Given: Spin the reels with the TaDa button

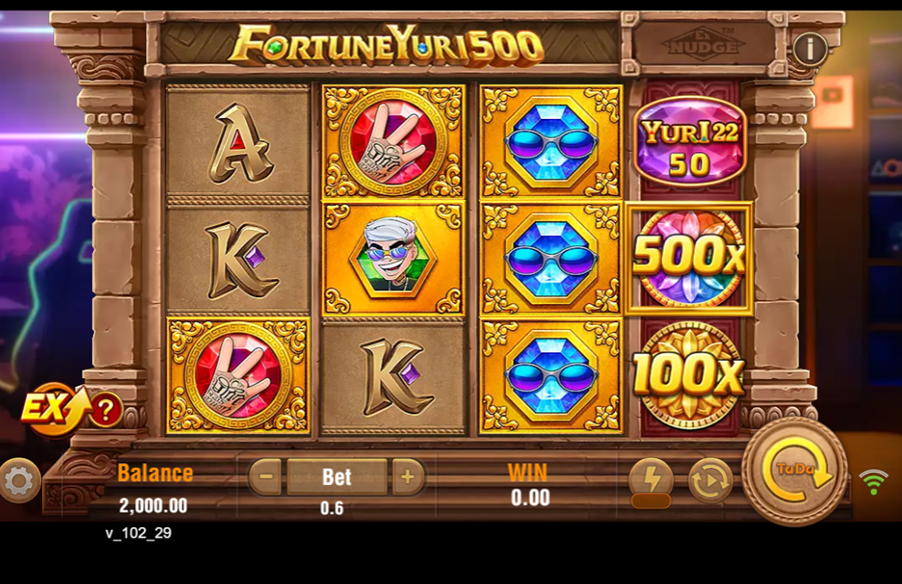Looking at the screenshot, I should coord(795,472).
